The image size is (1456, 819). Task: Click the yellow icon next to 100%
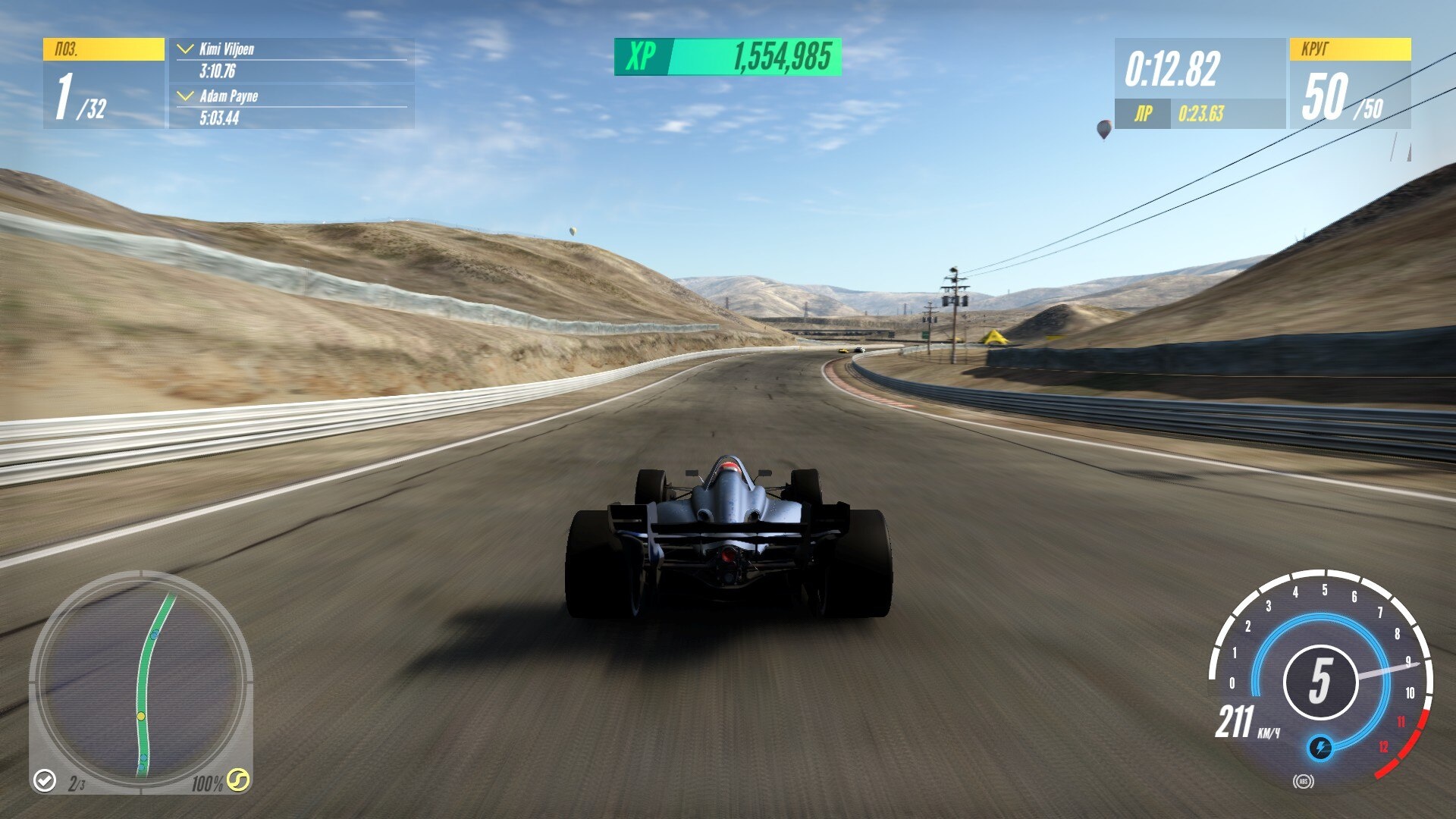click(x=238, y=780)
